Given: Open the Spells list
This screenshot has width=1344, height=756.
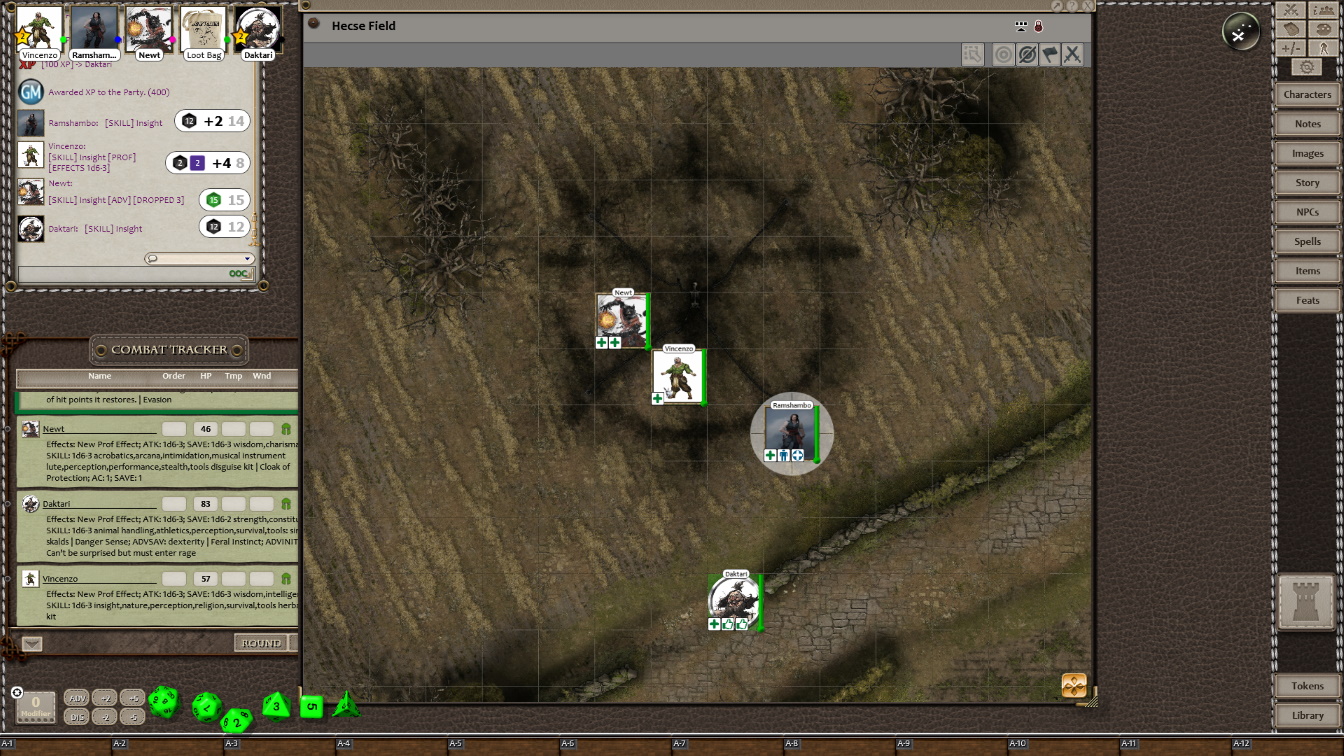Looking at the screenshot, I should tap(1307, 242).
